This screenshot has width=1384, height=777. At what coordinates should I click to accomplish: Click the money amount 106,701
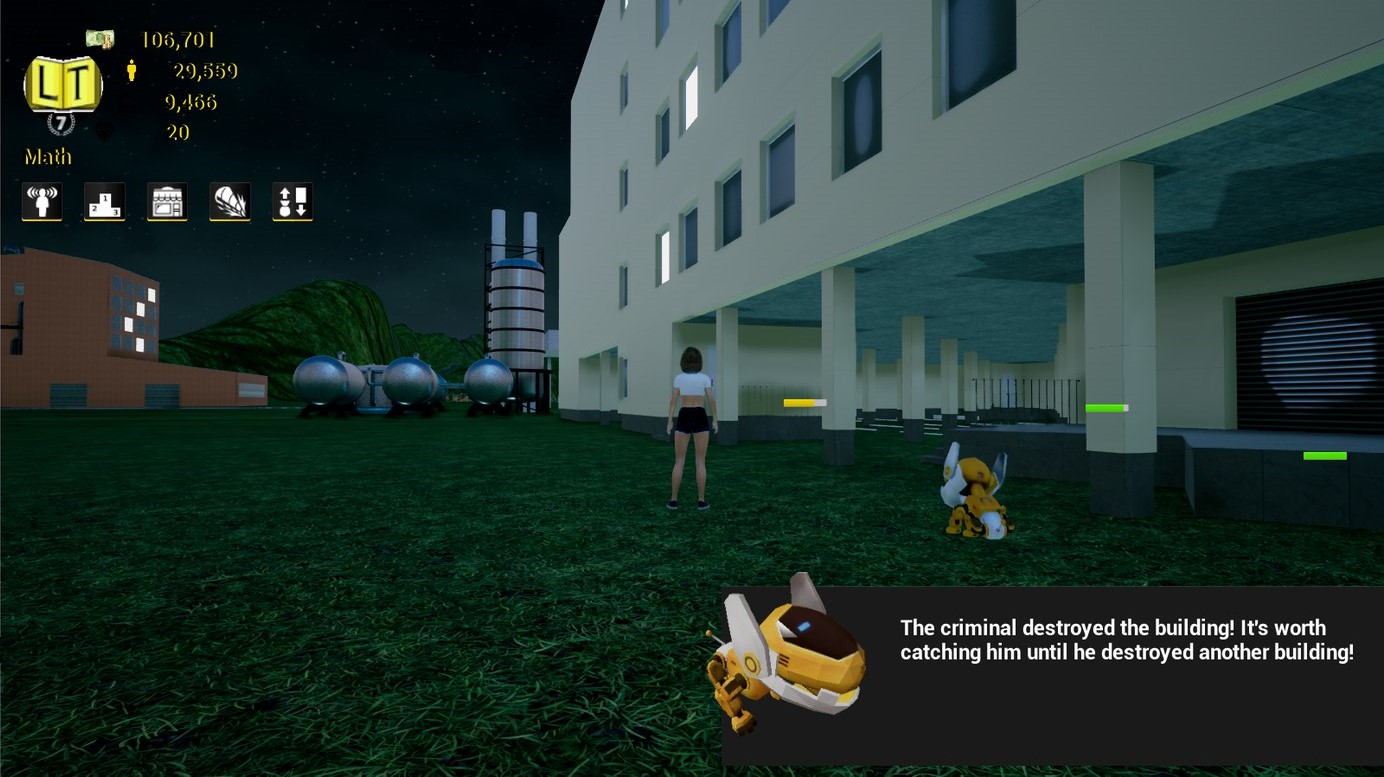pyautogui.click(x=180, y=39)
